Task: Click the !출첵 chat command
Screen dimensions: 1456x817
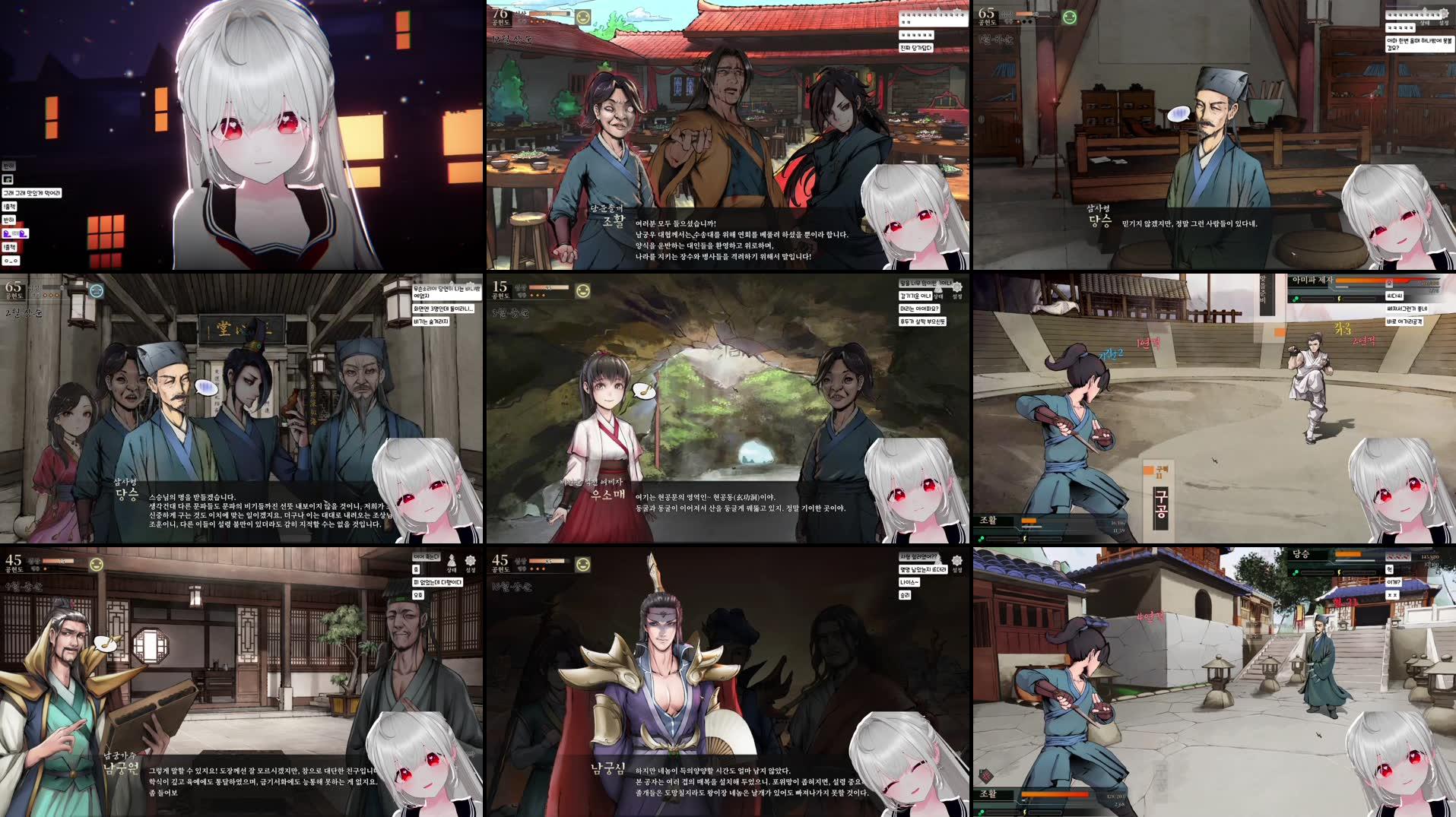Action: point(11,207)
